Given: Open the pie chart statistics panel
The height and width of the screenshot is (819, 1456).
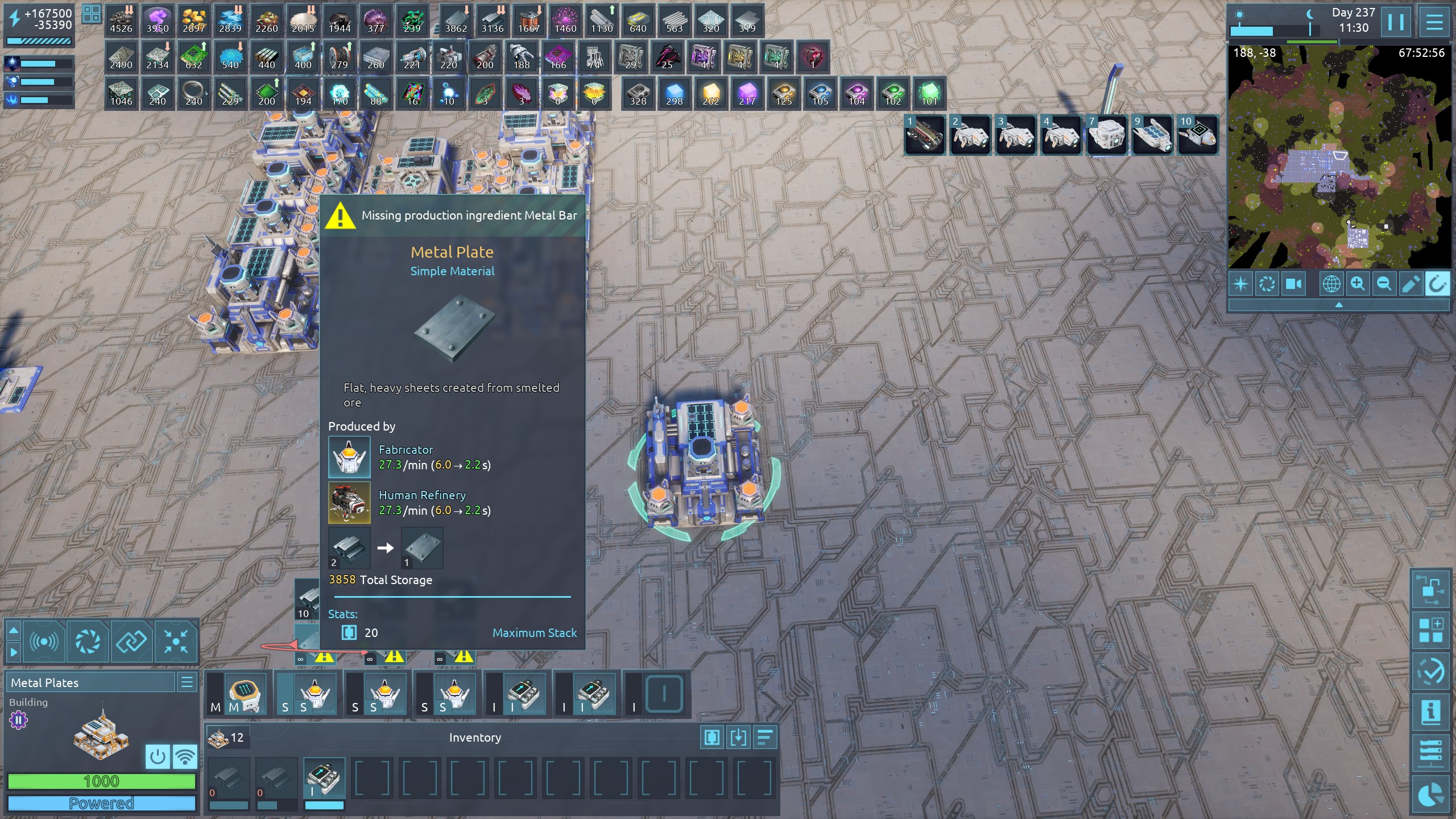Looking at the screenshot, I should (1430, 795).
